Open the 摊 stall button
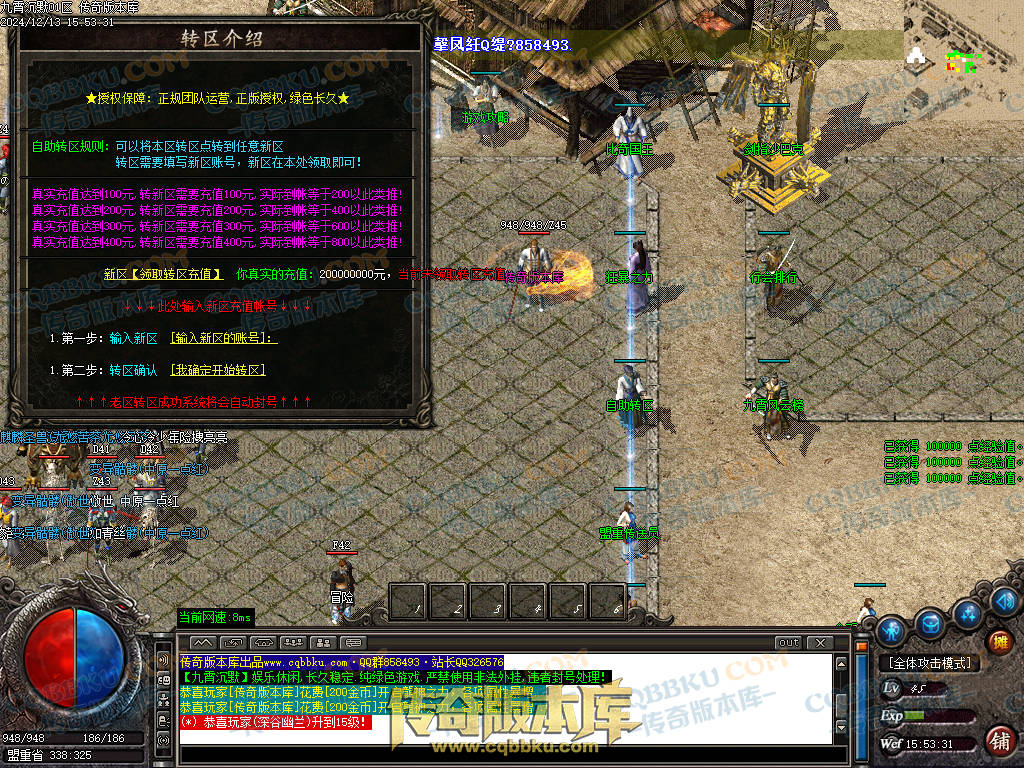This screenshot has width=1024, height=768. [998, 642]
